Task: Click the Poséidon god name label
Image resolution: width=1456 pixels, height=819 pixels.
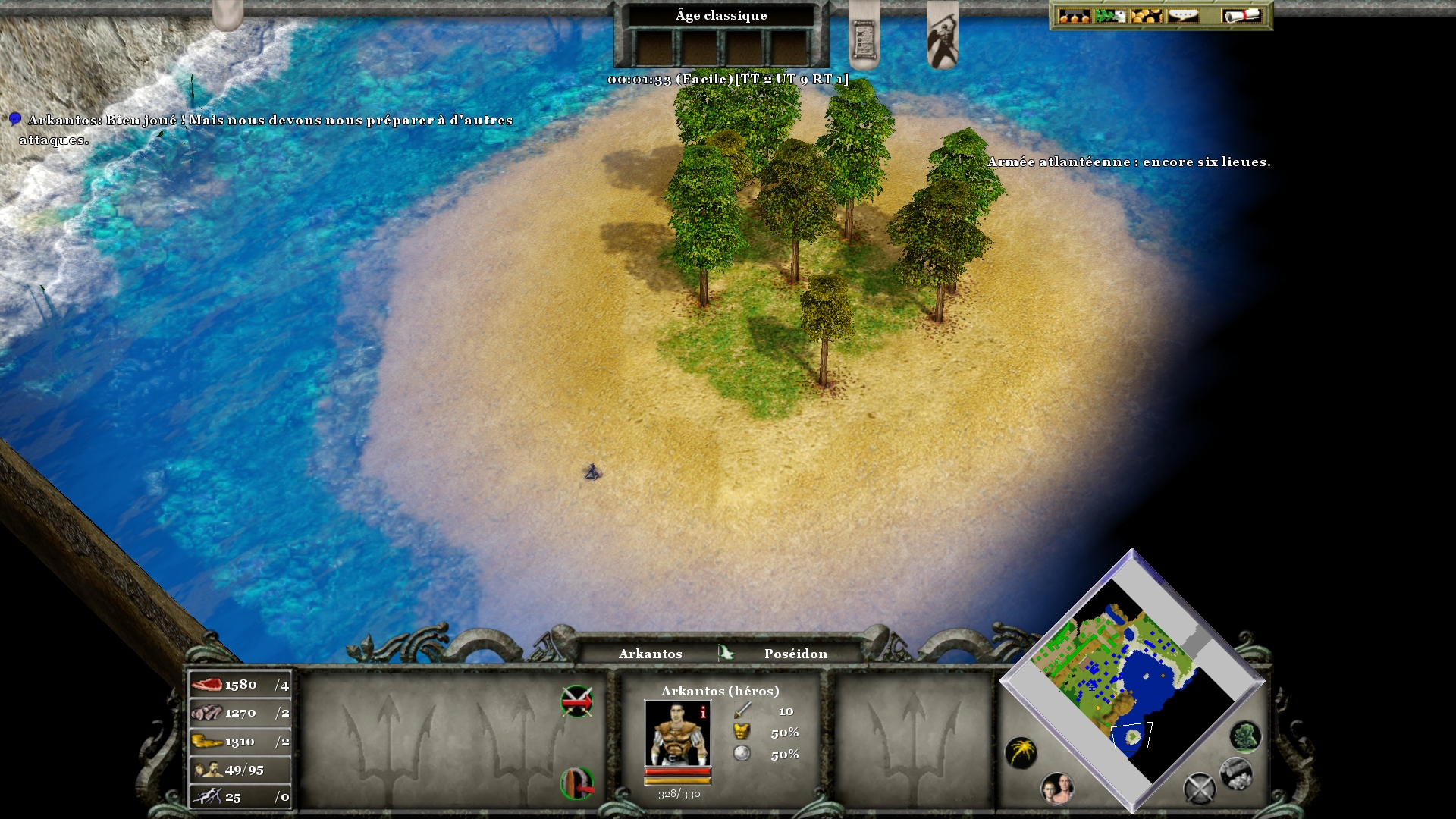Action: coord(795,654)
